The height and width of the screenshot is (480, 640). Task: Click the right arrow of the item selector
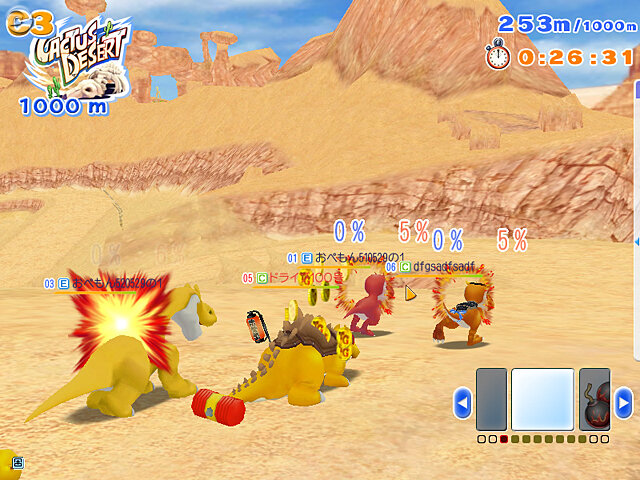(623, 404)
